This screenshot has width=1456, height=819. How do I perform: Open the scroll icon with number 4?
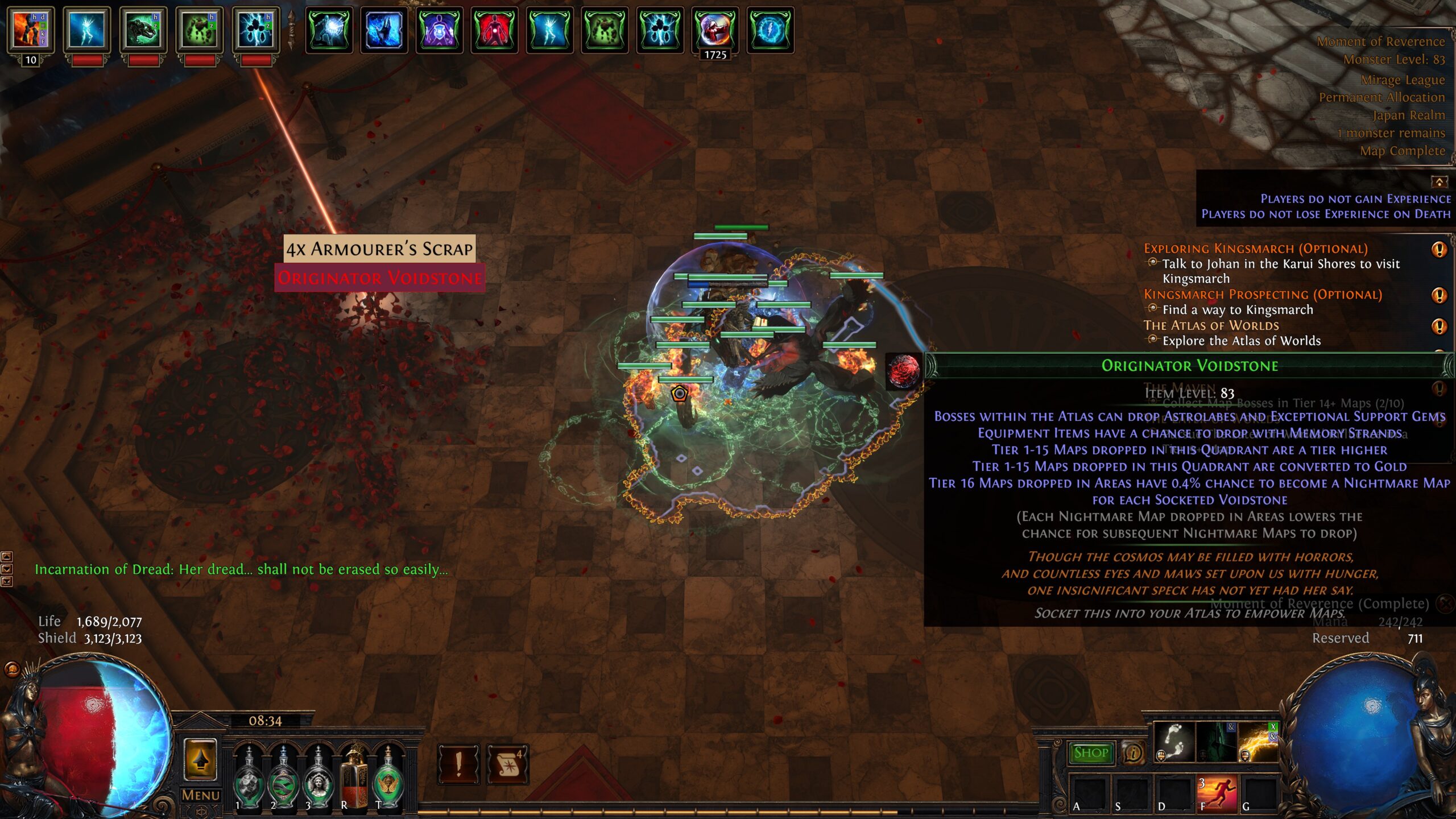click(508, 764)
